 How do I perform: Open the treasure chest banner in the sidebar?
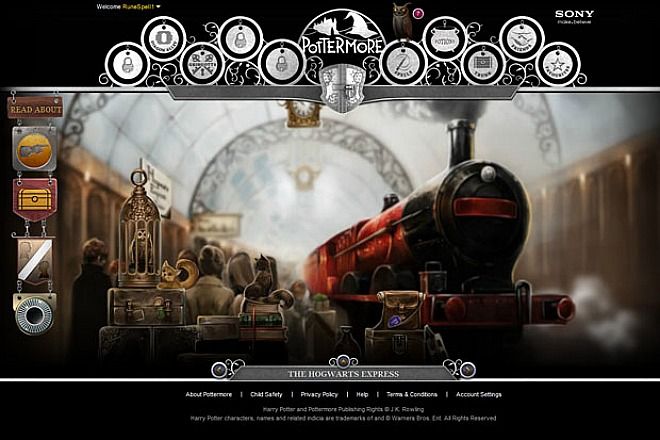pyautogui.click(x=34, y=198)
